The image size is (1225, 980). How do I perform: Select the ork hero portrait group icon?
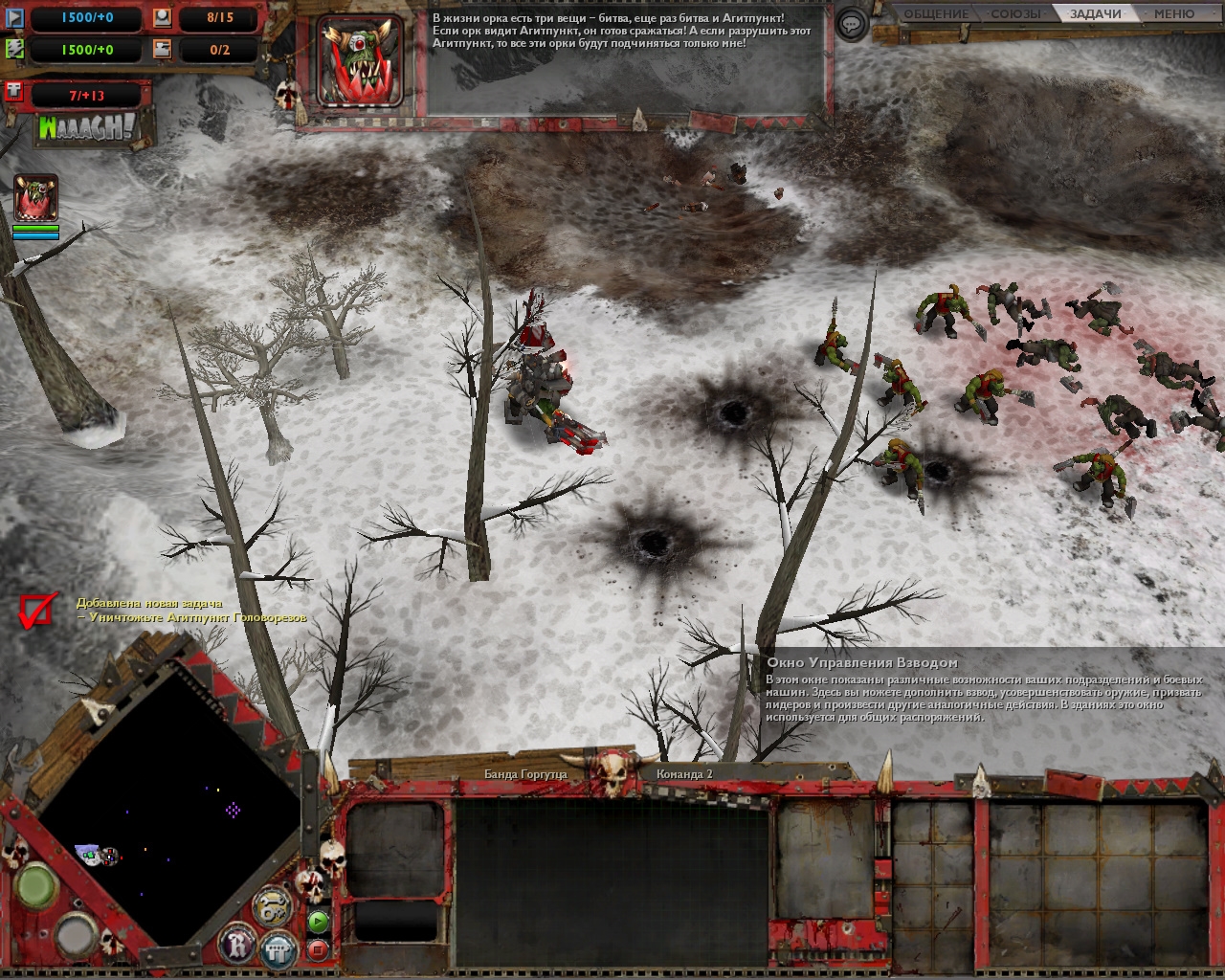(x=35, y=198)
